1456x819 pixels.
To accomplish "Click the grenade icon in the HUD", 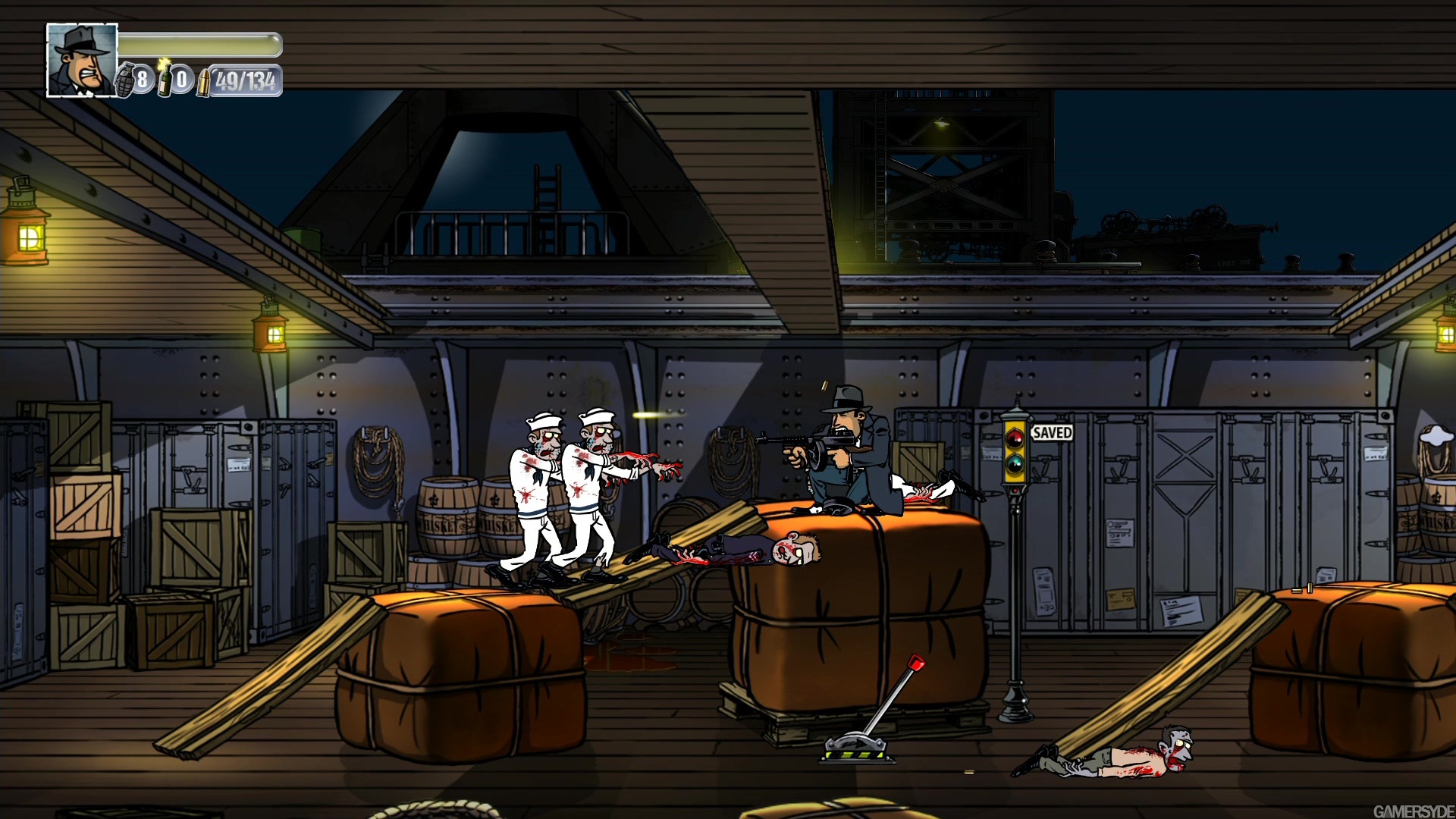I will click(125, 80).
